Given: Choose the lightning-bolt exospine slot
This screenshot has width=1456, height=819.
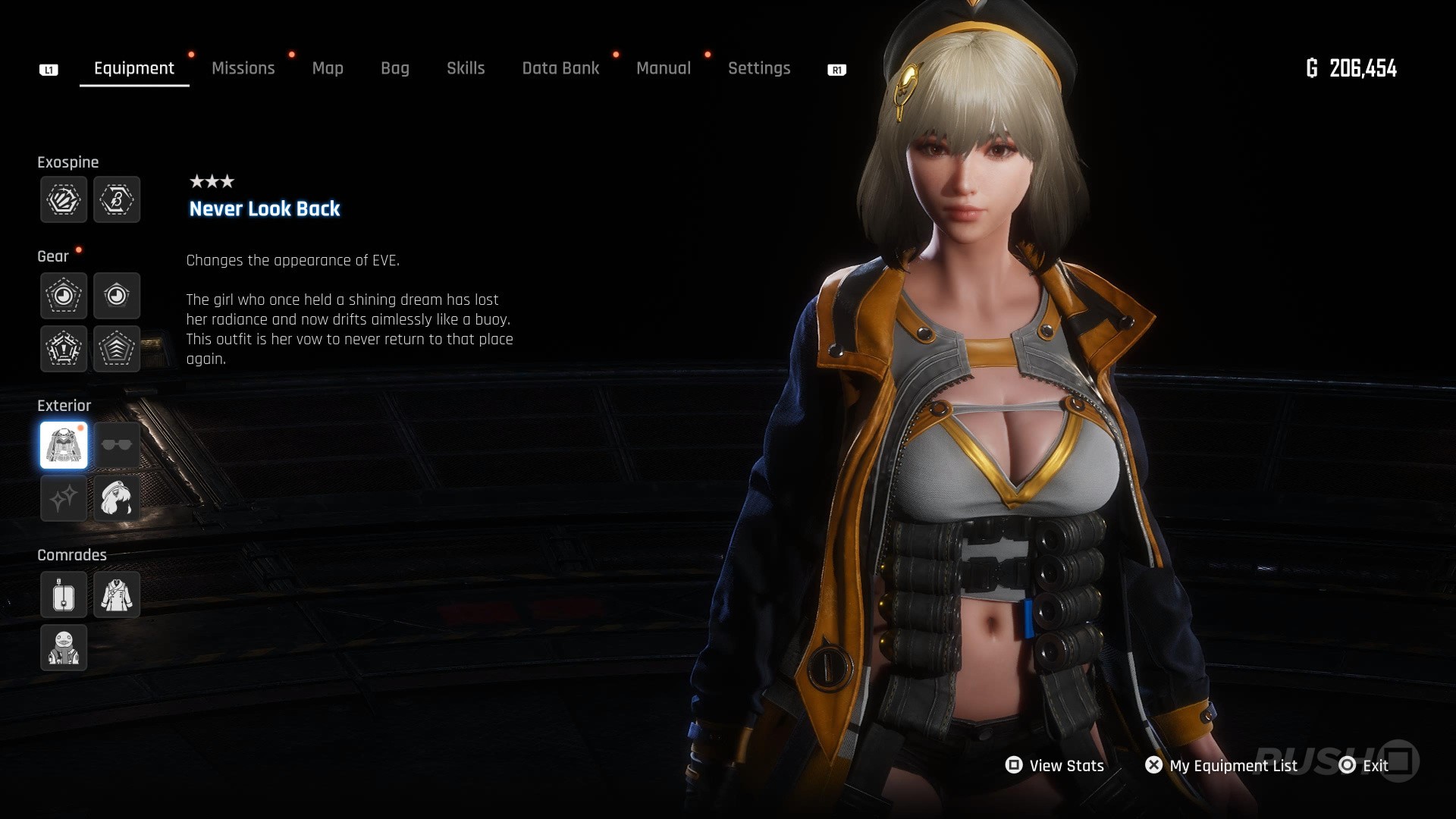Looking at the screenshot, I should click(x=117, y=199).
